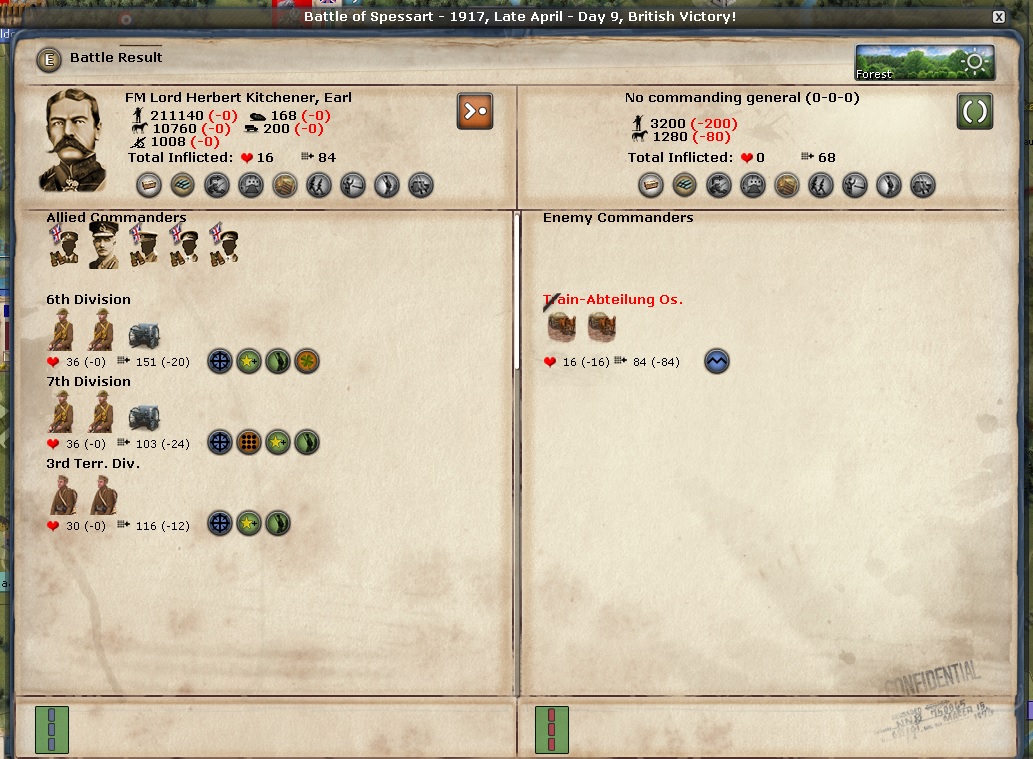Select the Forest terrain and weather thumbnail

[924, 62]
